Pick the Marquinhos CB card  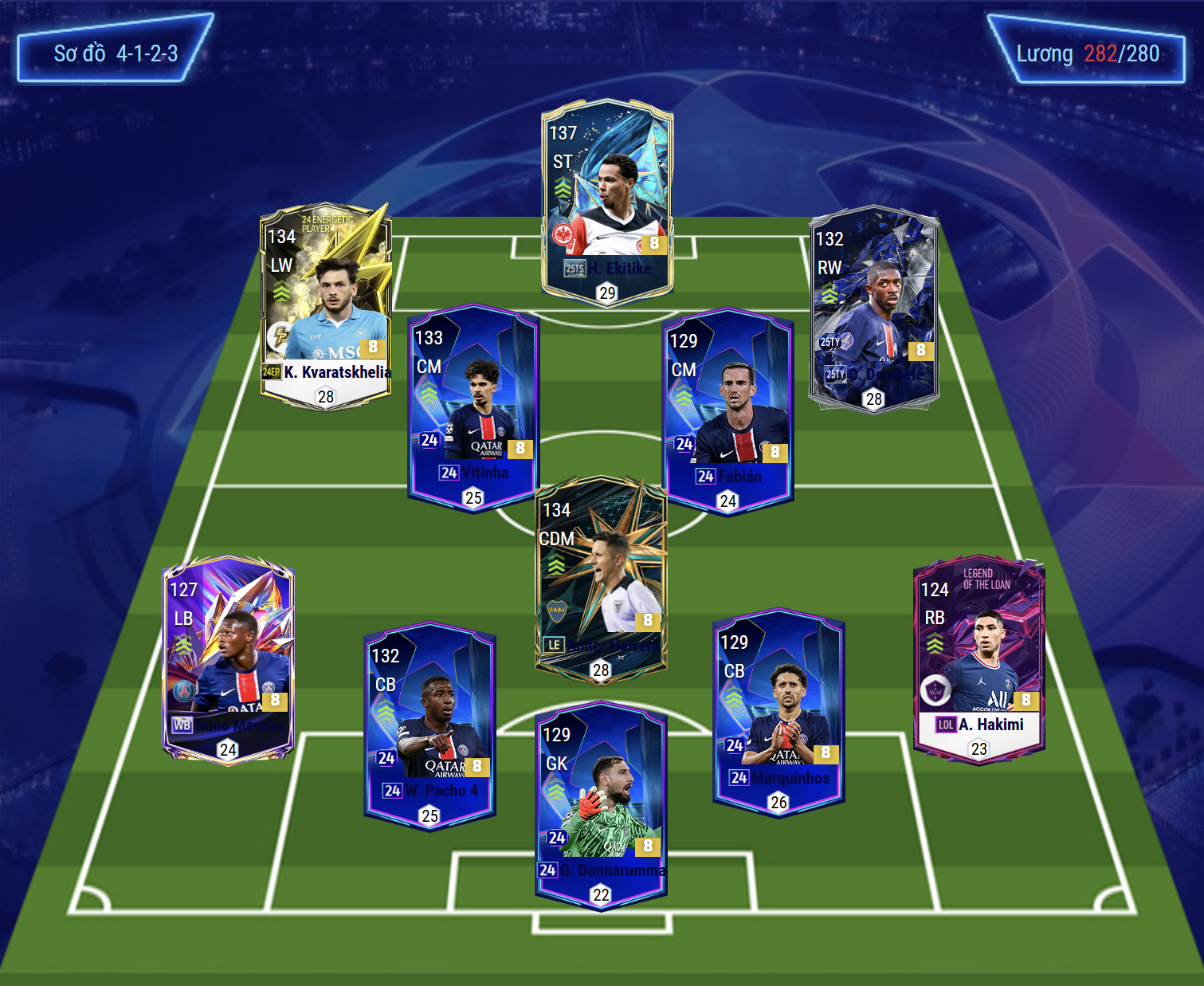[778, 711]
